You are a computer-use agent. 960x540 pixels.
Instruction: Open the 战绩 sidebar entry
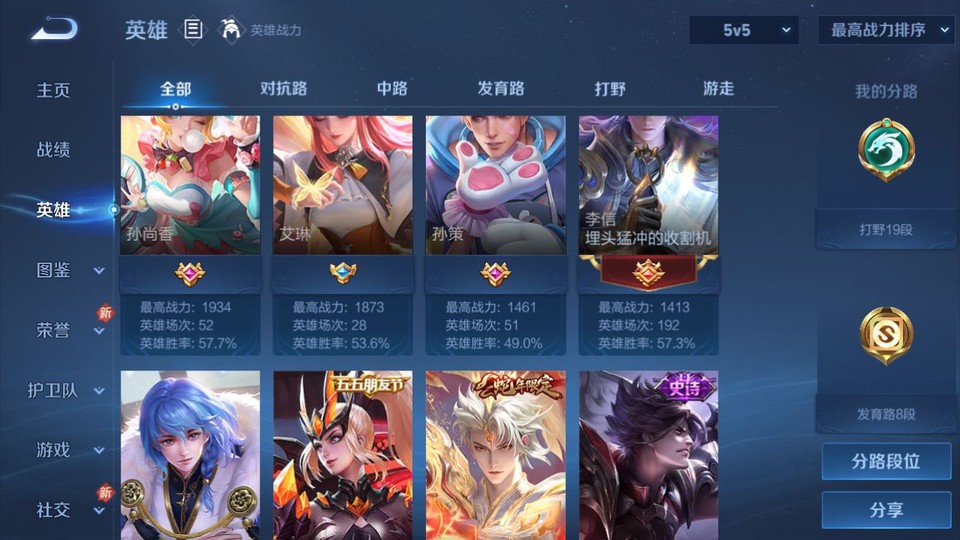(54, 150)
